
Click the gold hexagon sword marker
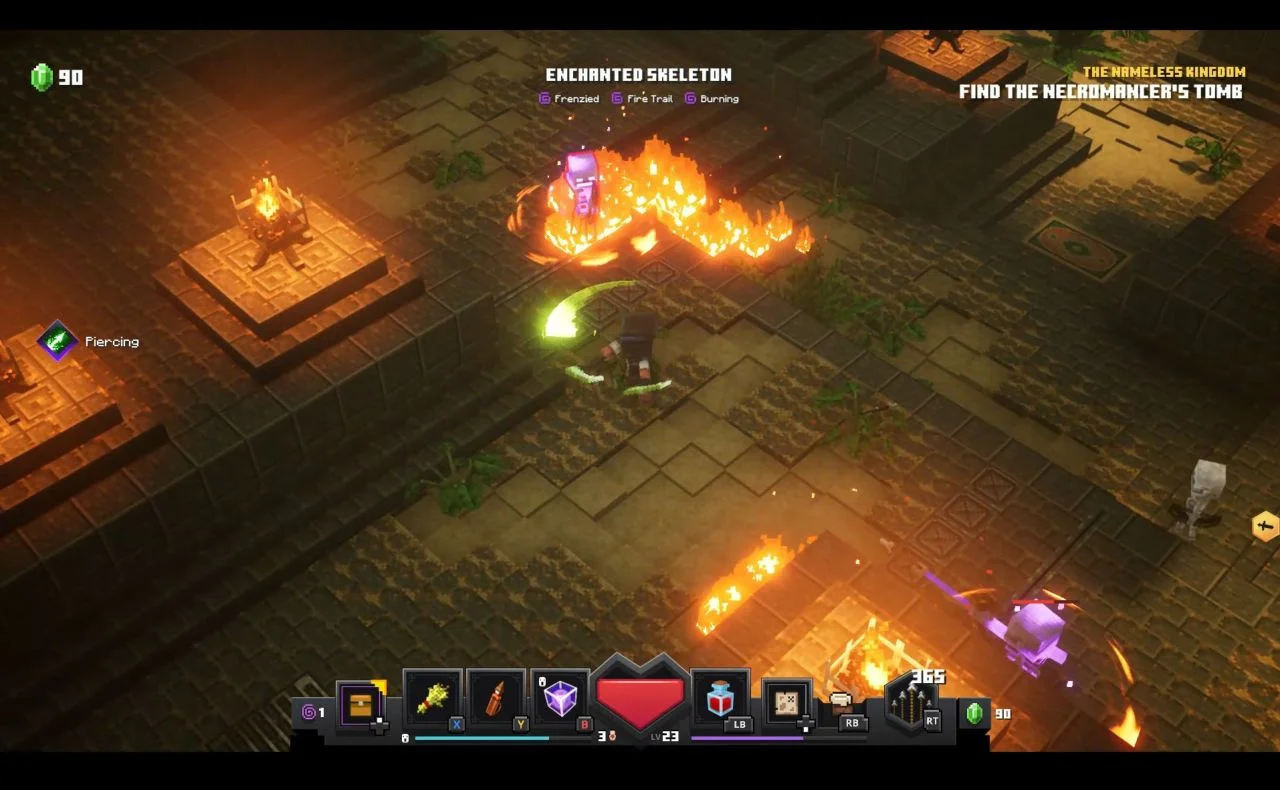(1265, 526)
